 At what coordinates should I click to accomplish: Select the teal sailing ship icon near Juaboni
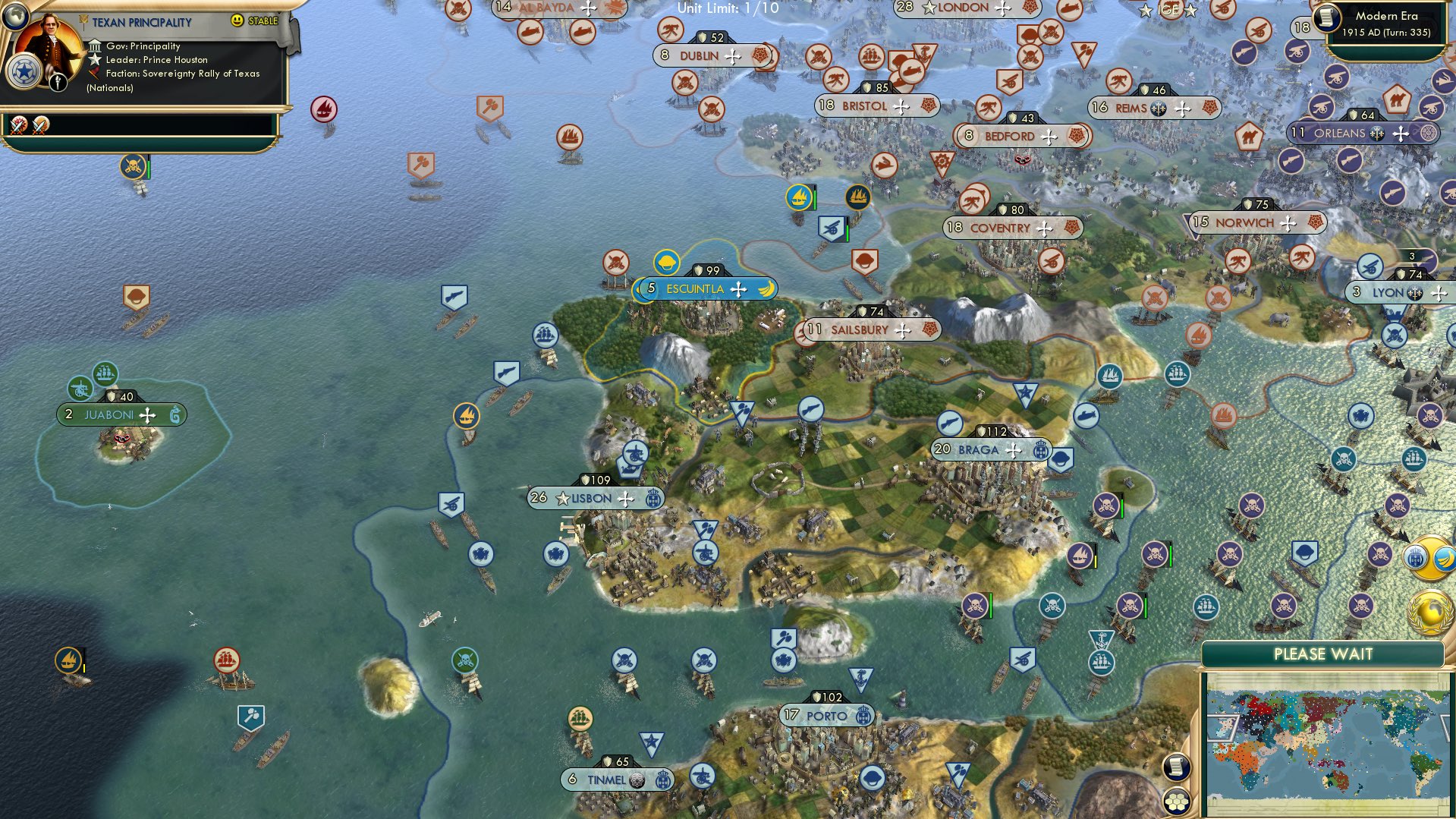(x=105, y=373)
